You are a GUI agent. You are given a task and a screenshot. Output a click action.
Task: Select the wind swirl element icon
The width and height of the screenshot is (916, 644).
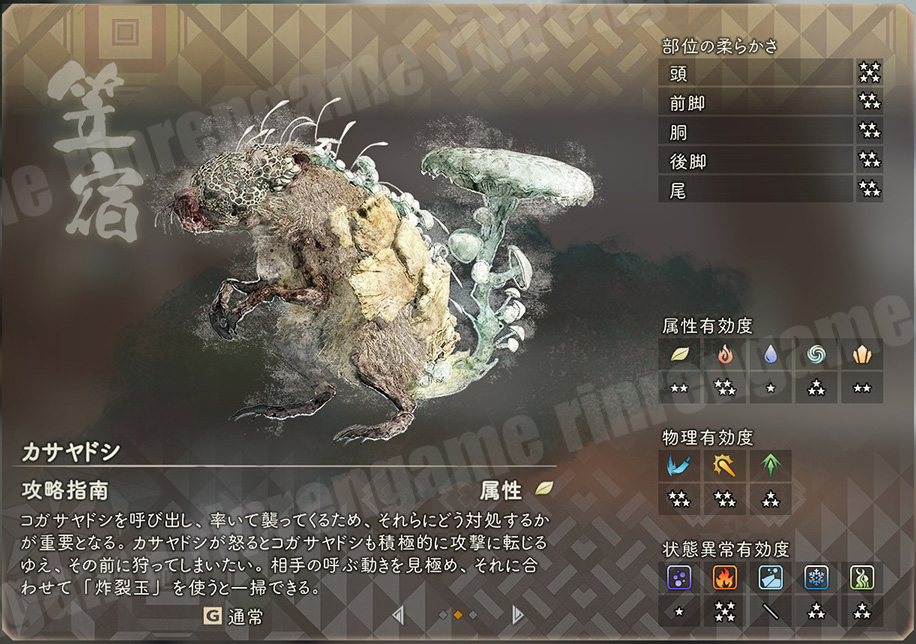(816, 355)
